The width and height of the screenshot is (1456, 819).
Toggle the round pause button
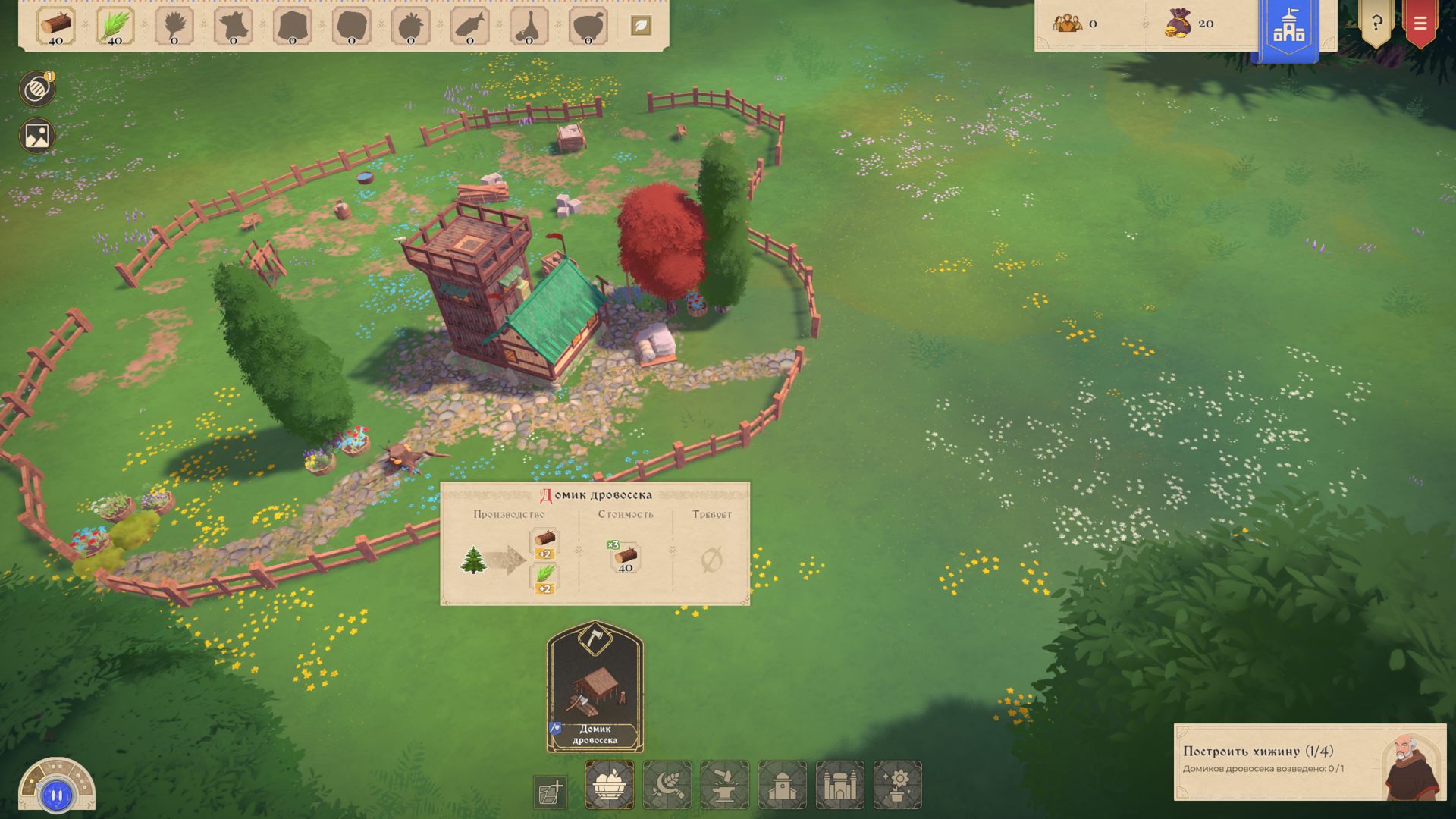(x=57, y=795)
